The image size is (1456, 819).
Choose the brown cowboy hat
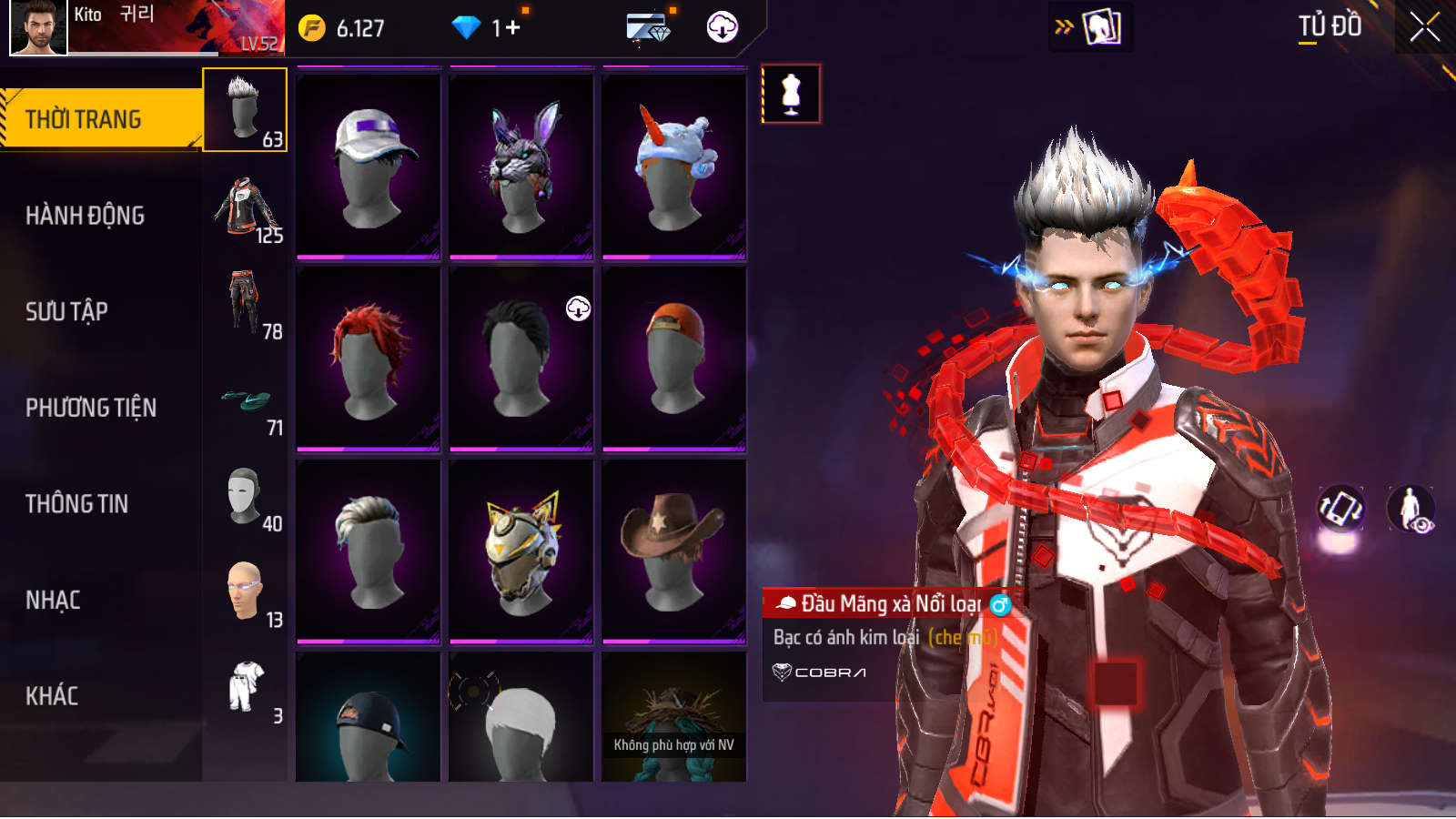674,551
